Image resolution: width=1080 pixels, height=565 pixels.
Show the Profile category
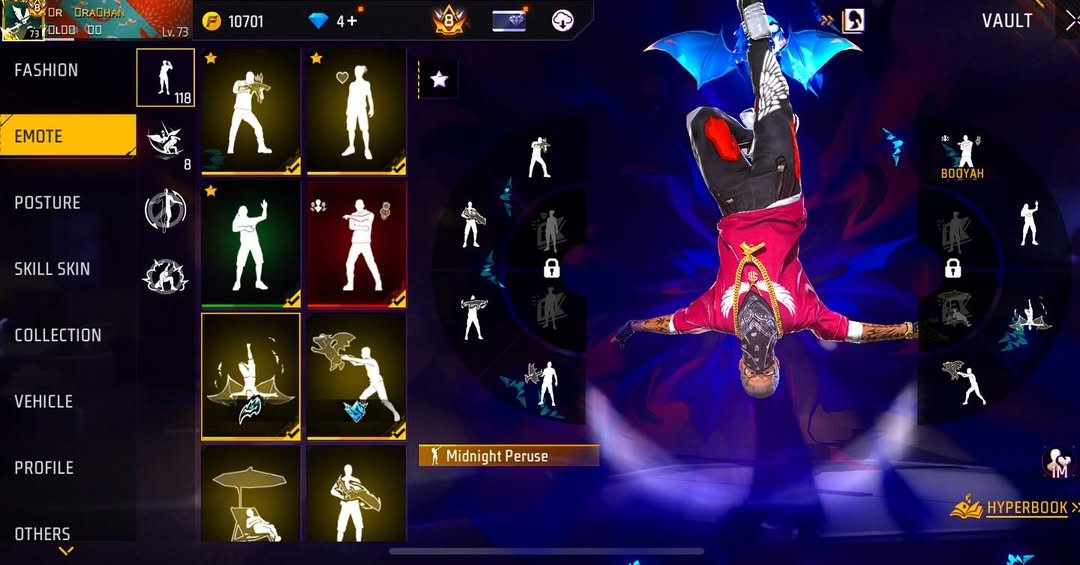(x=45, y=467)
